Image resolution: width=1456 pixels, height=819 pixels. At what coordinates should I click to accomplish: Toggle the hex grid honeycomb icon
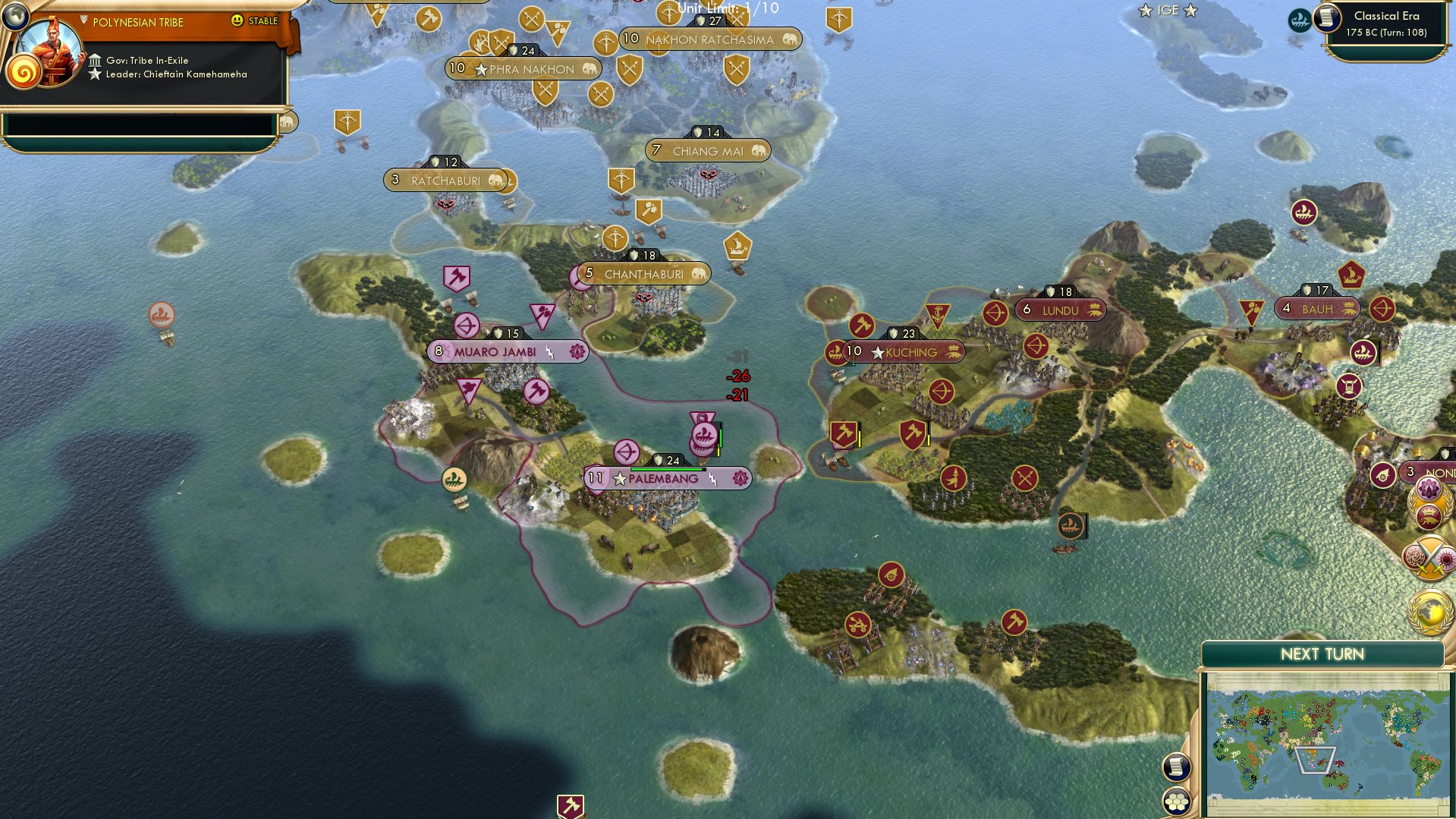(x=1175, y=802)
